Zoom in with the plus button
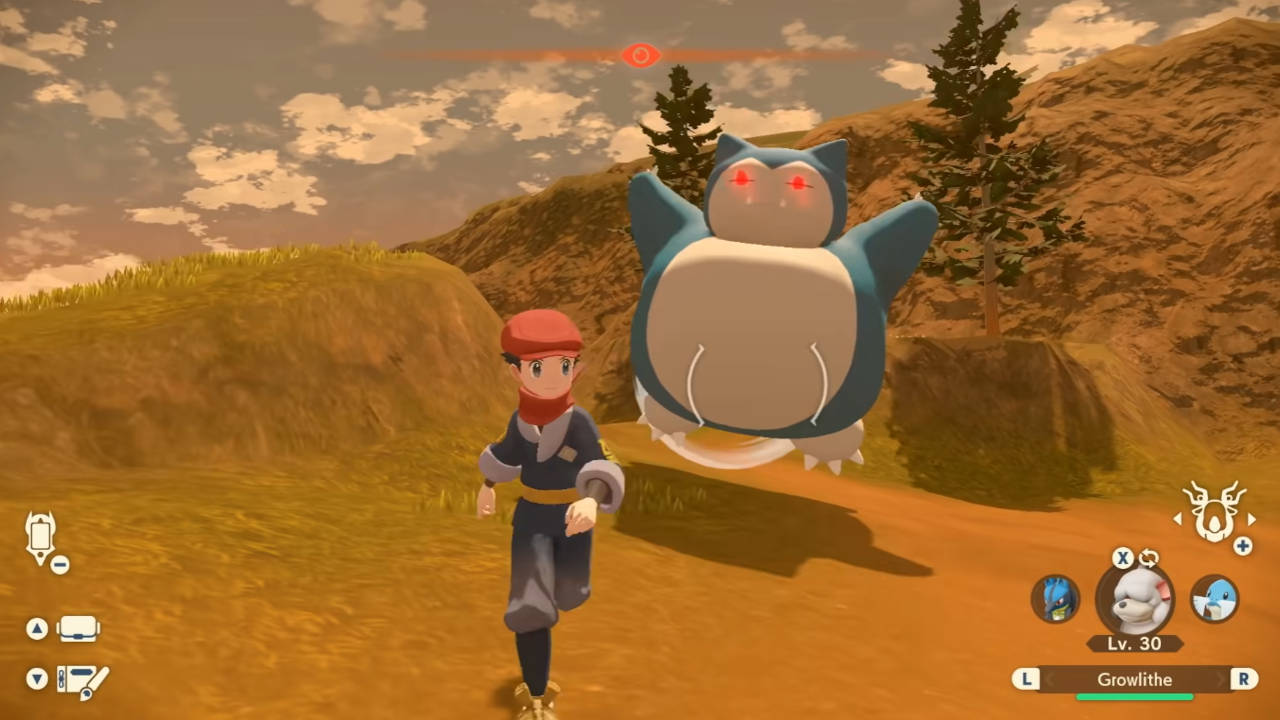 click(1243, 546)
